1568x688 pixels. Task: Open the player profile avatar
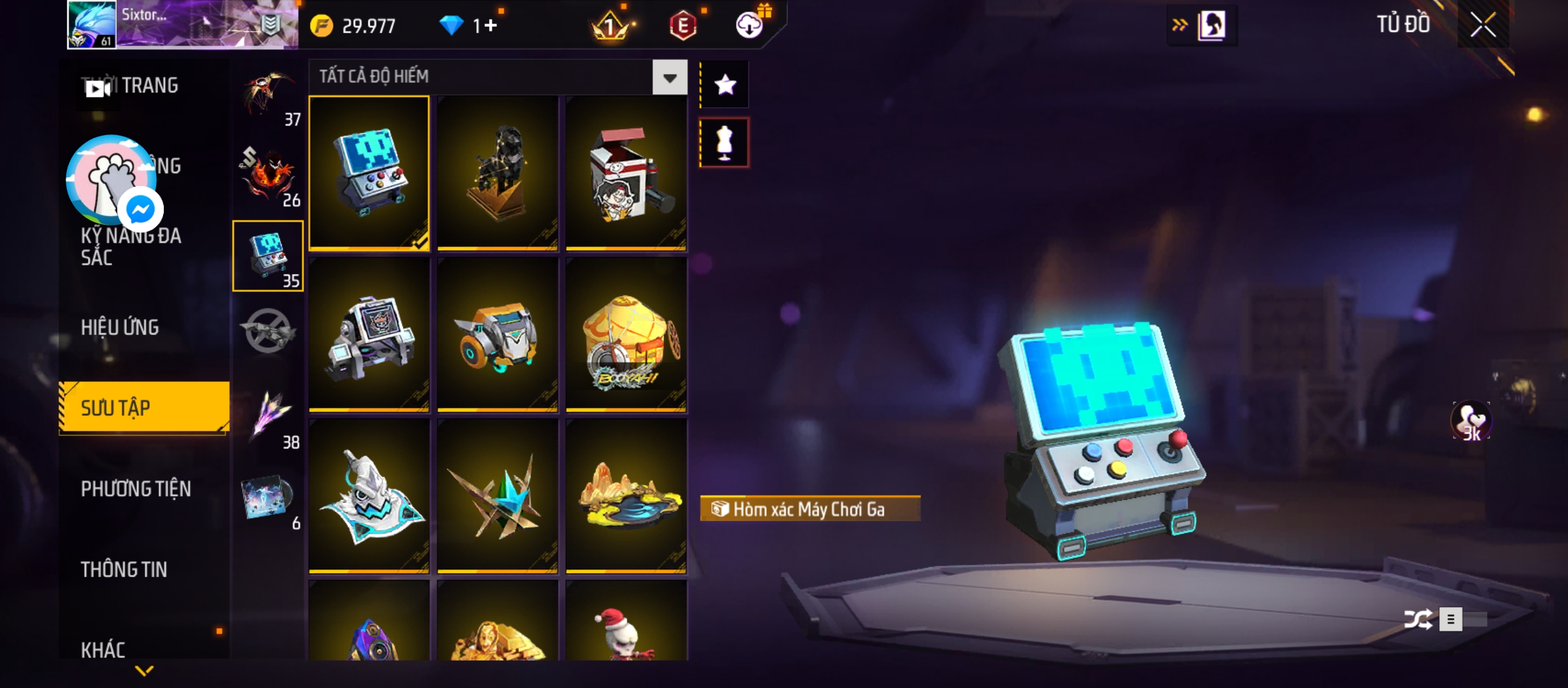tap(92, 24)
